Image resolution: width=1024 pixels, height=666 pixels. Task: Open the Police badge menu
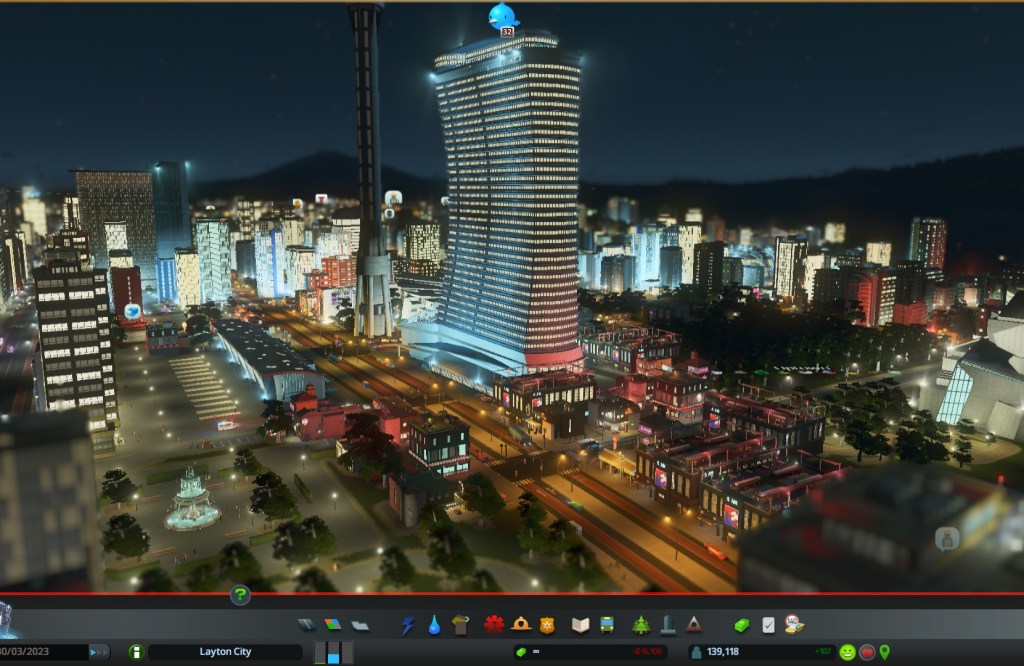[547, 625]
